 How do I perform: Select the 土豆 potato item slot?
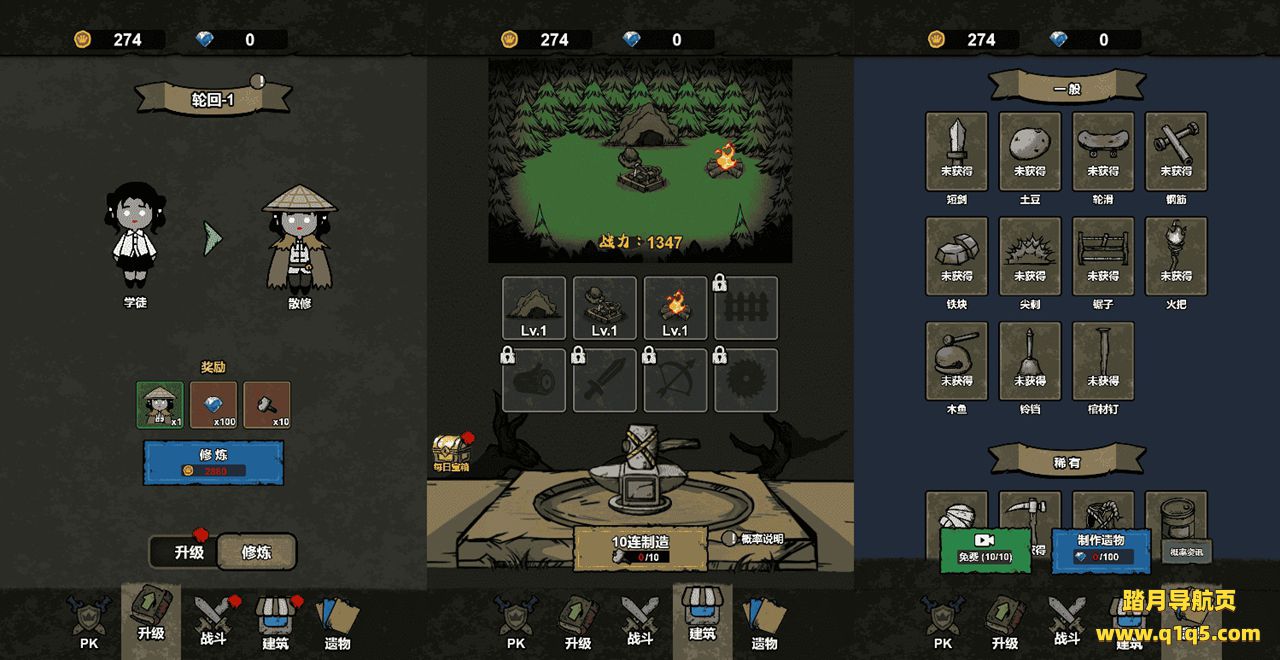[1030, 151]
